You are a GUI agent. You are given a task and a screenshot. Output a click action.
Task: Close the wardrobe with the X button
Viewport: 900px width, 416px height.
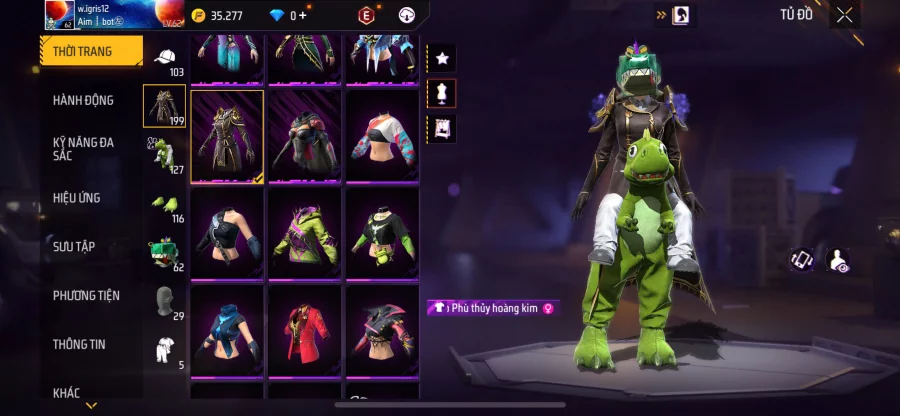pos(845,15)
